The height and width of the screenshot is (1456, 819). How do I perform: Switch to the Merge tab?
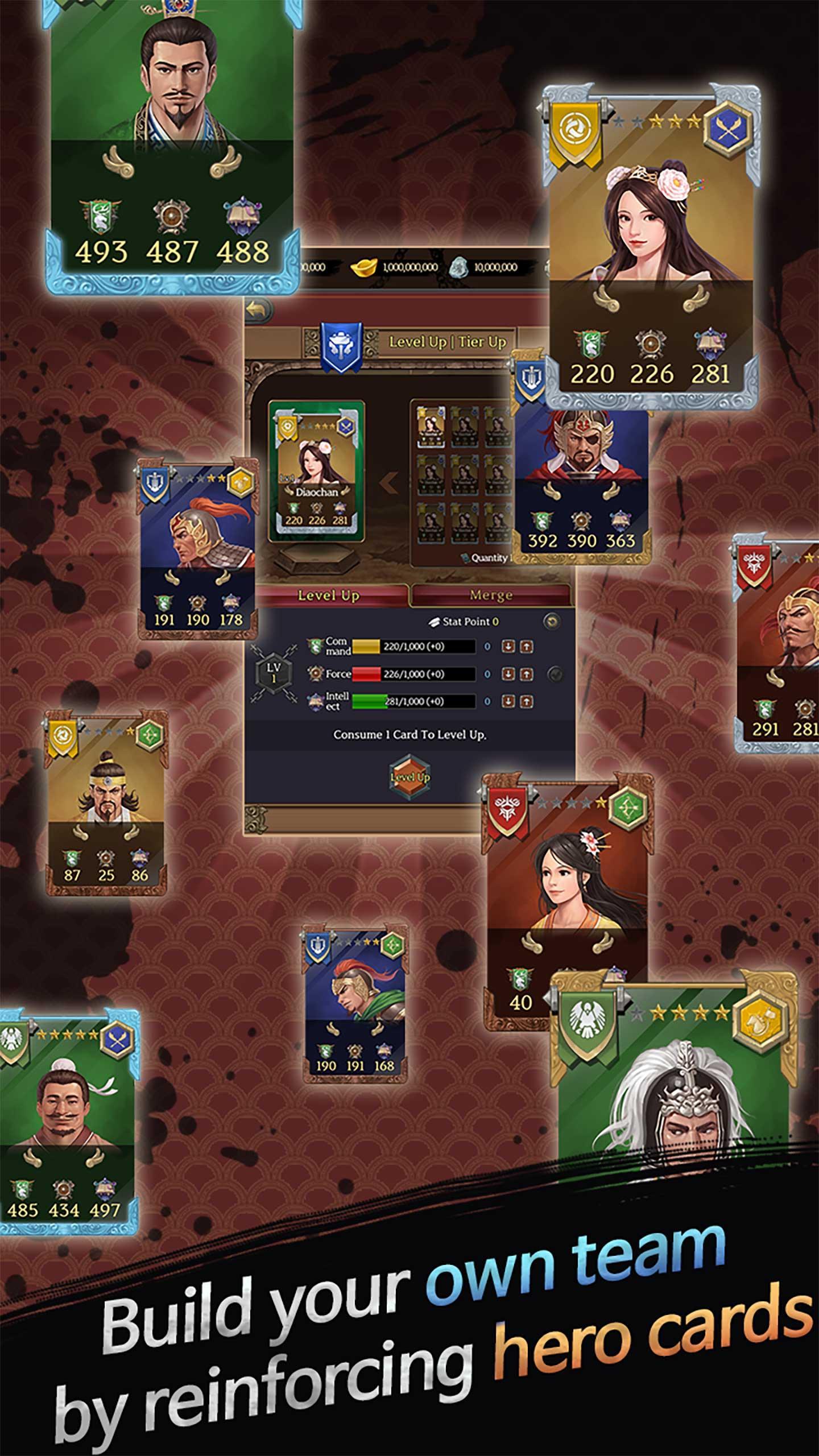[491, 595]
